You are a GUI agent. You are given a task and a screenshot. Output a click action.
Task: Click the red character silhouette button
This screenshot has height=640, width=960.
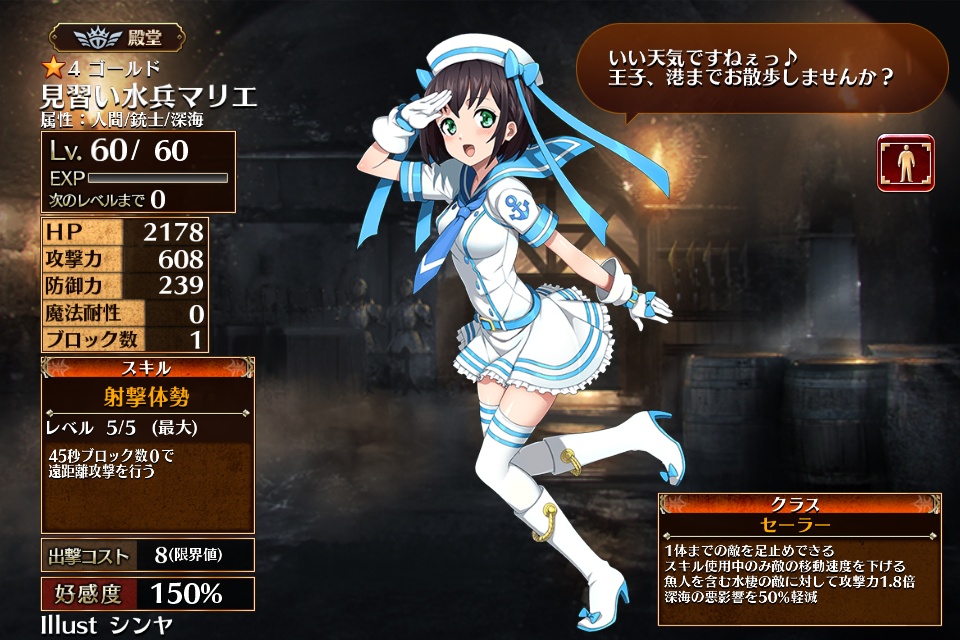[x=905, y=163]
